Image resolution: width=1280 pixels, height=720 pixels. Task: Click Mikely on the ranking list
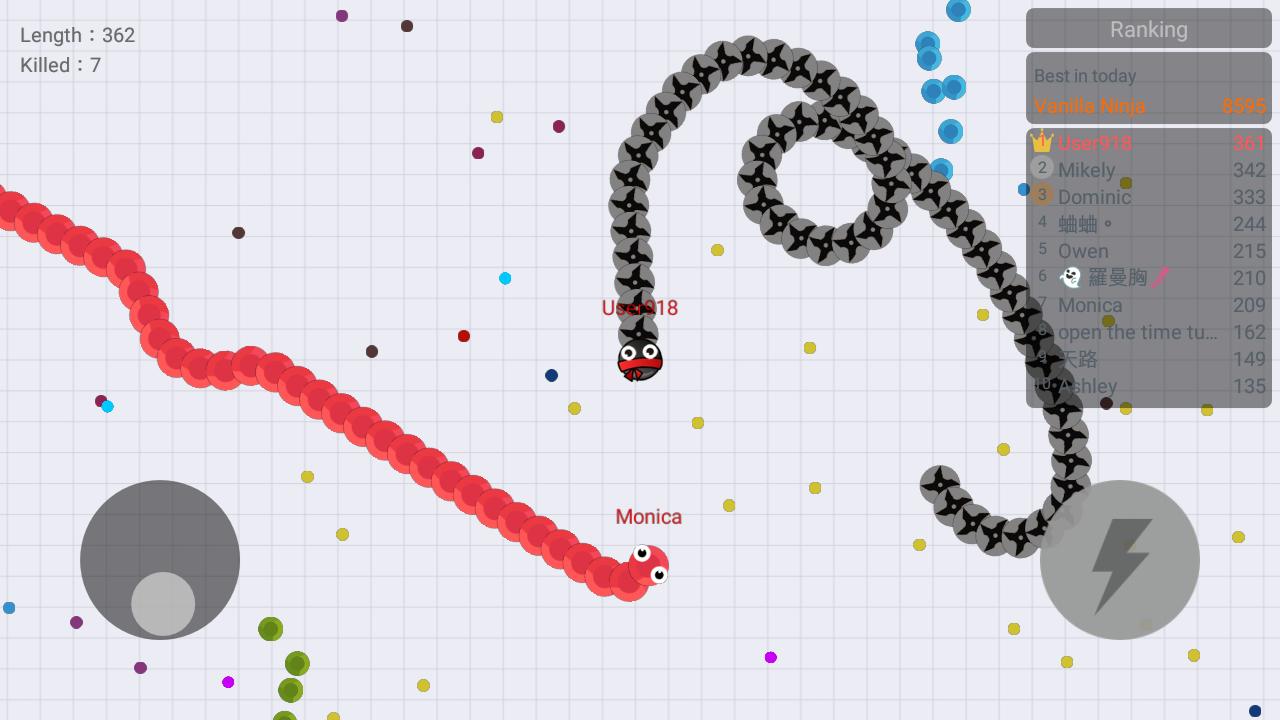click(1088, 170)
